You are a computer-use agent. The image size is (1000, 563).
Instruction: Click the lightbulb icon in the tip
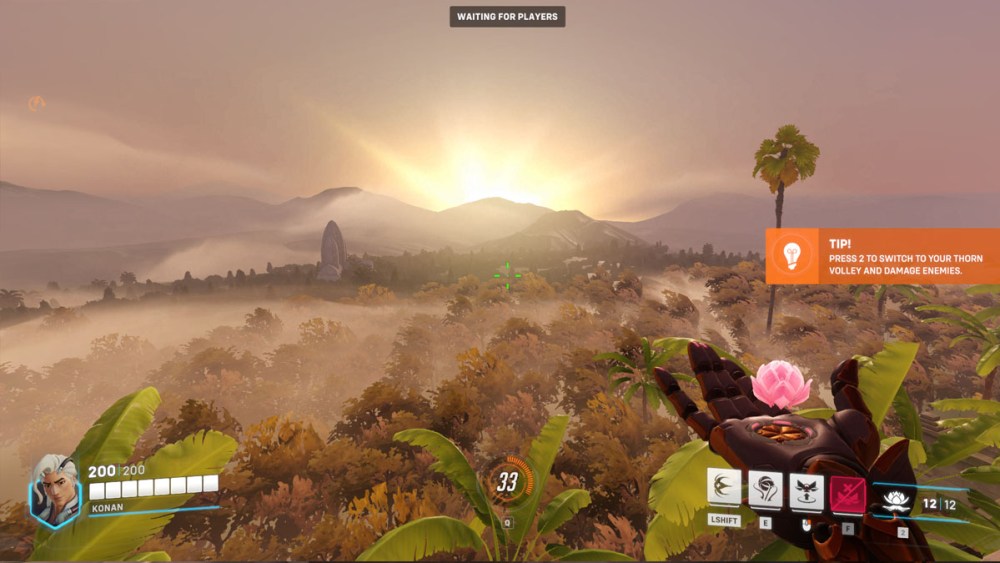point(794,254)
